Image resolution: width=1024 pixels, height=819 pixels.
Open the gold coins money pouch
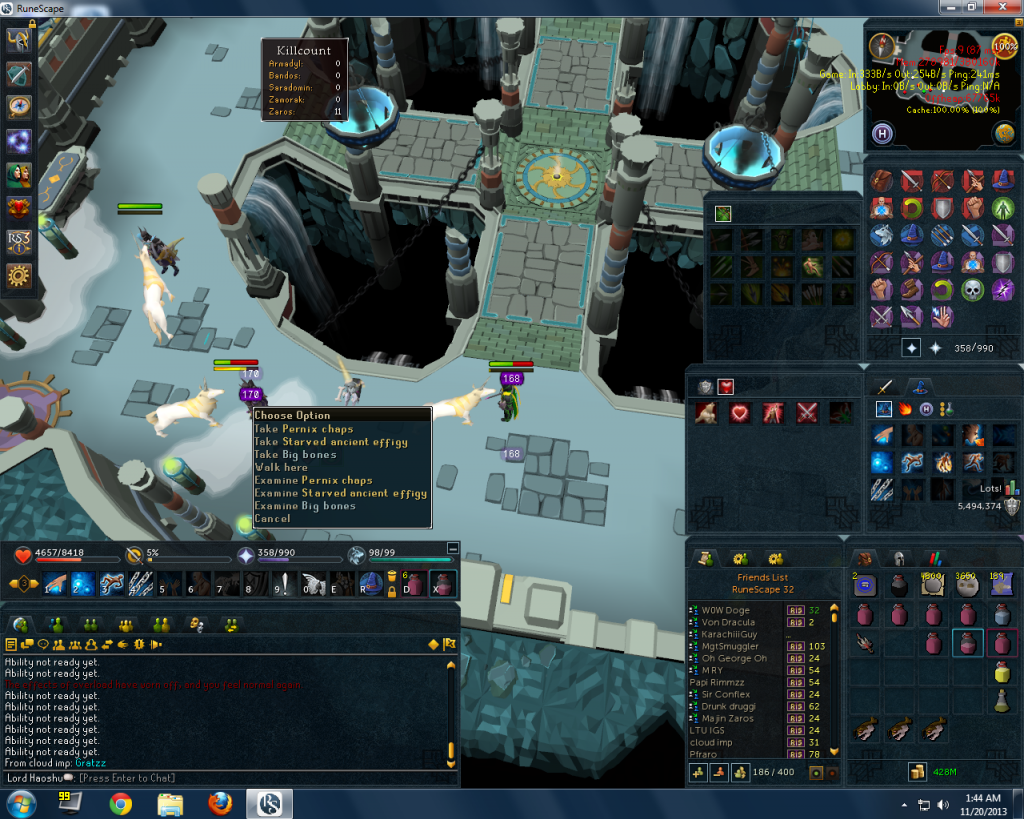click(x=916, y=772)
